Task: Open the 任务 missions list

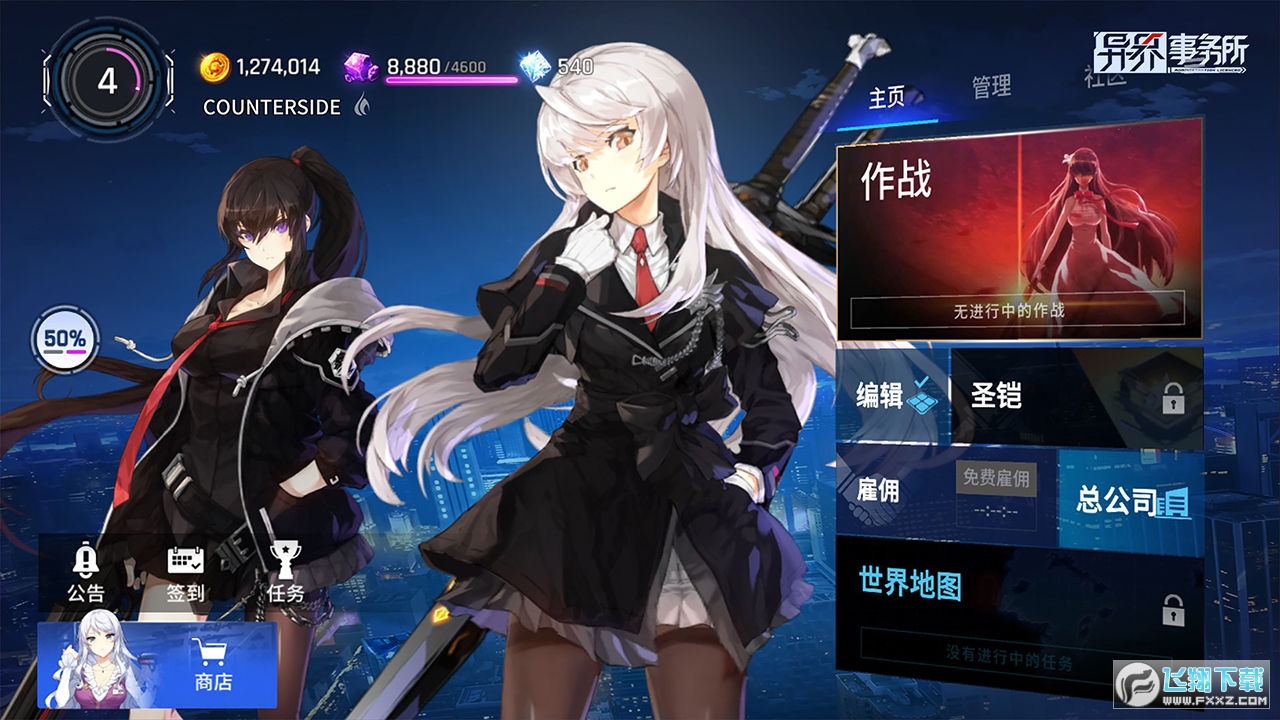Action: point(285,575)
